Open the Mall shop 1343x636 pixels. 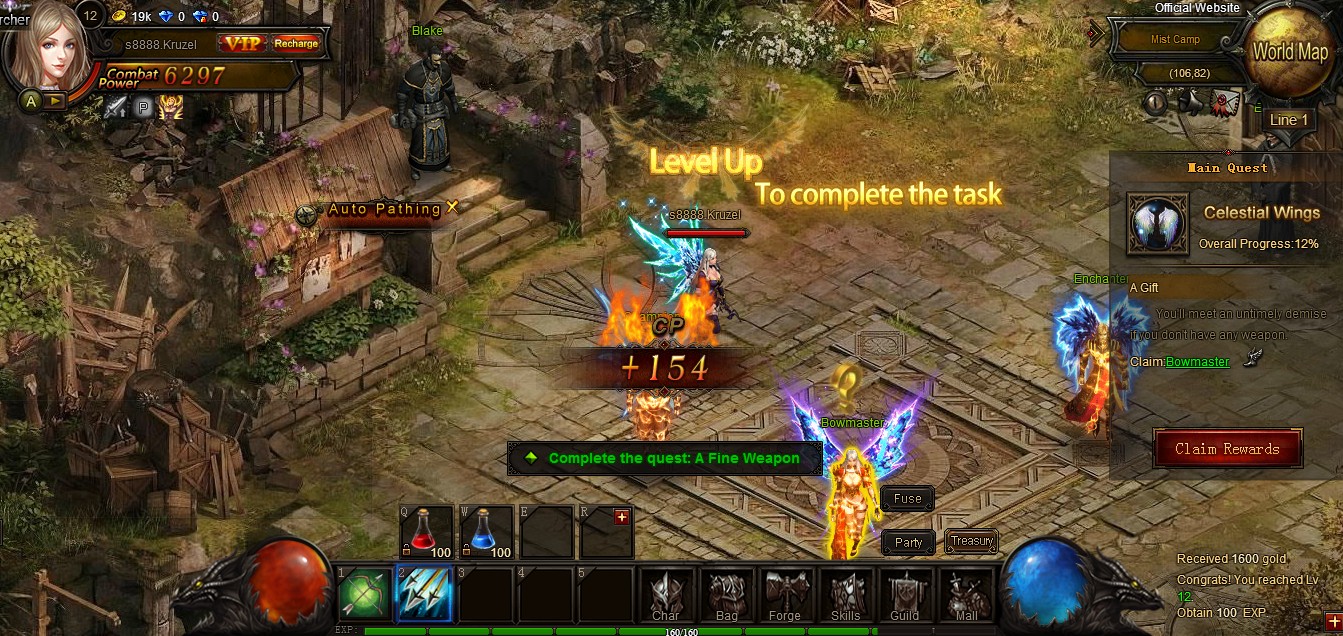966,597
